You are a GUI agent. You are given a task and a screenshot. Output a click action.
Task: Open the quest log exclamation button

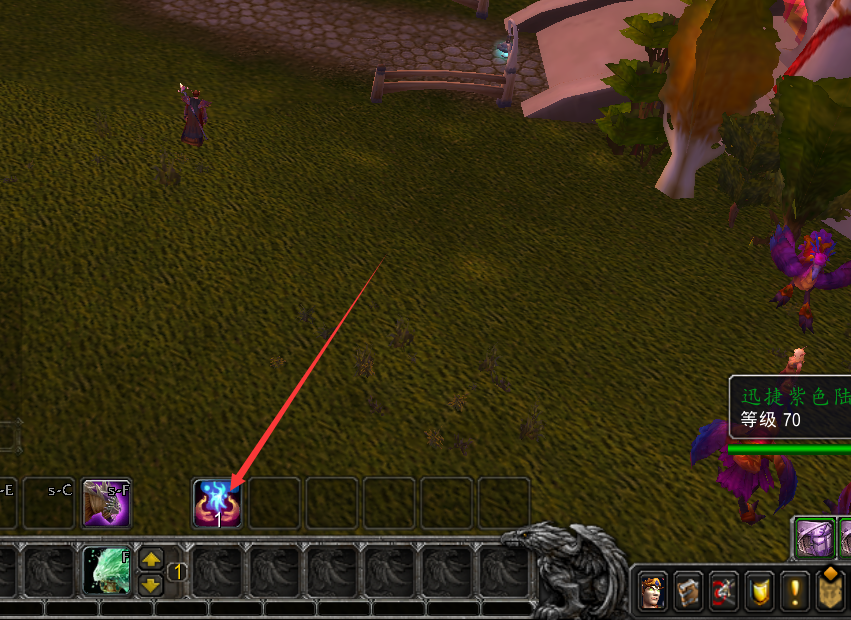pos(796,593)
